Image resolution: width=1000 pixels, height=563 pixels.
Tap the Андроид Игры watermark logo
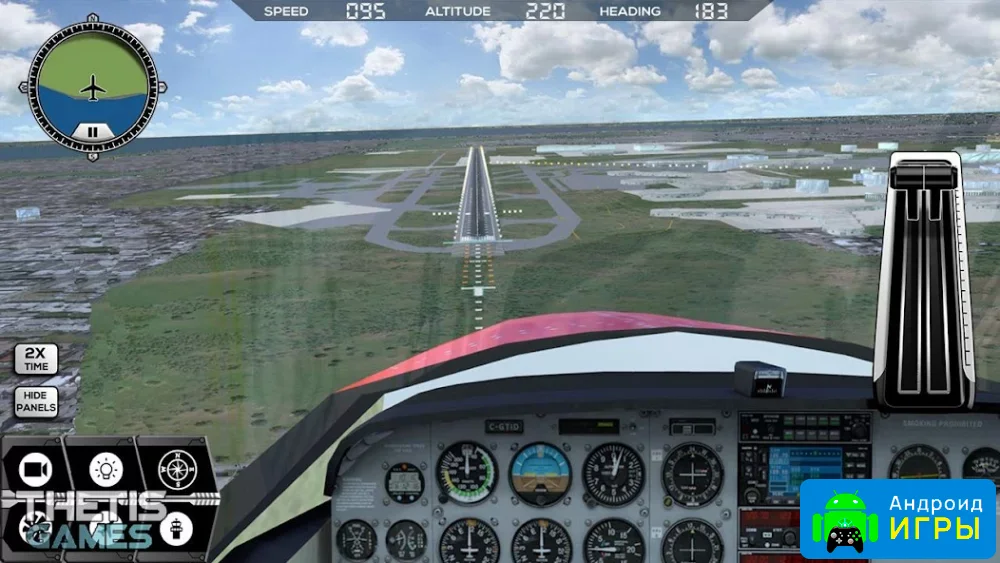pyautogui.click(x=898, y=519)
